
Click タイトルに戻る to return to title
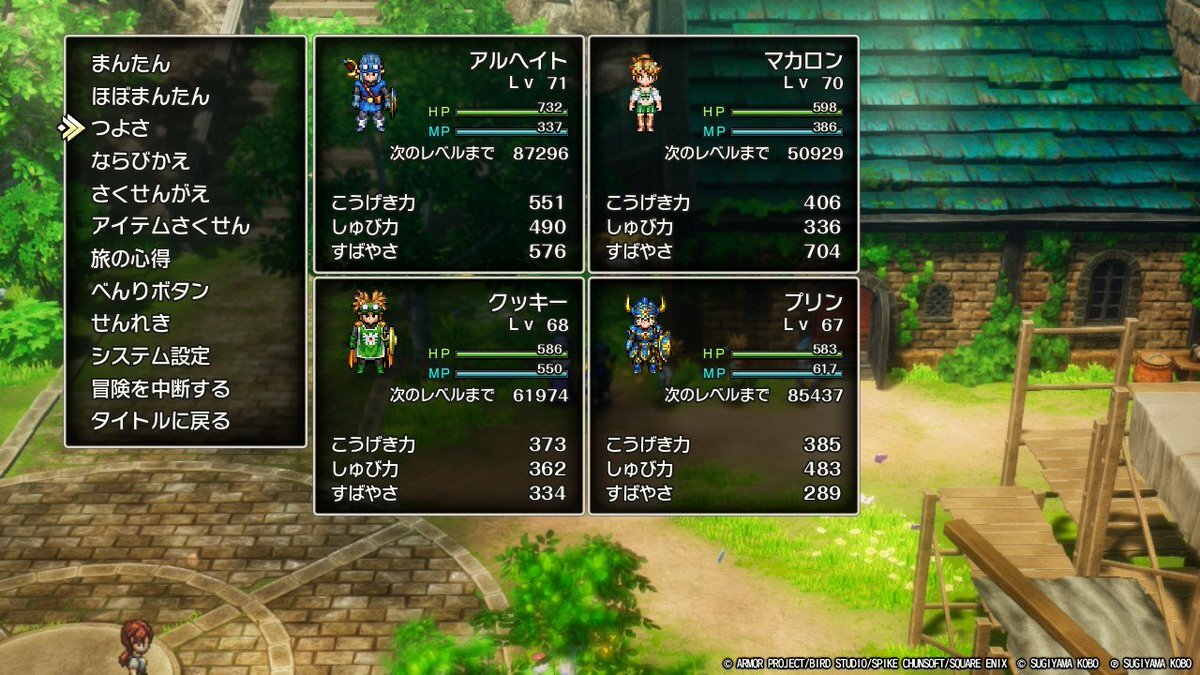point(160,421)
